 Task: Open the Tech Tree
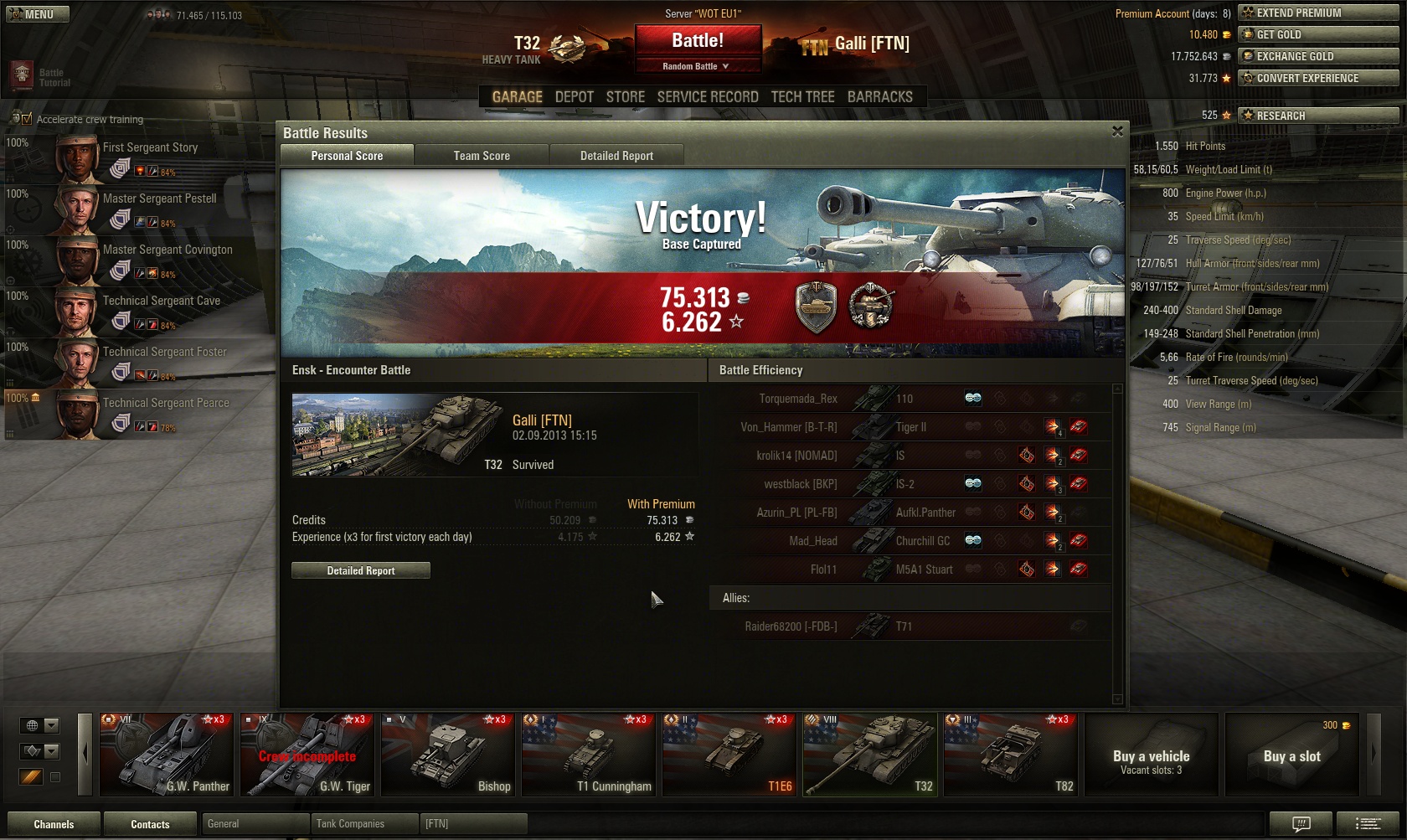tap(802, 97)
